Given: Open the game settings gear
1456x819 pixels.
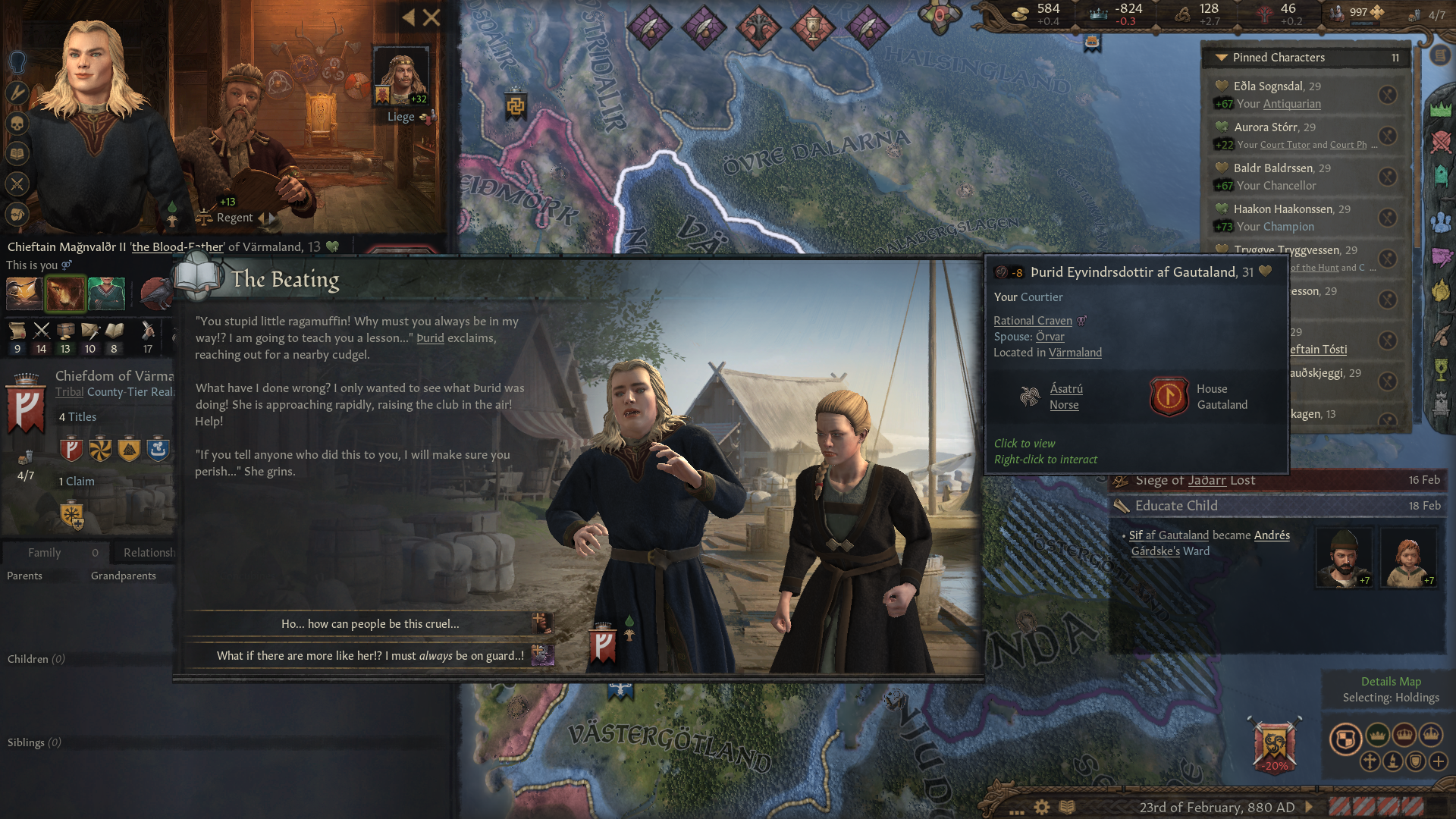Looking at the screenshot, I should [1042, 807].
